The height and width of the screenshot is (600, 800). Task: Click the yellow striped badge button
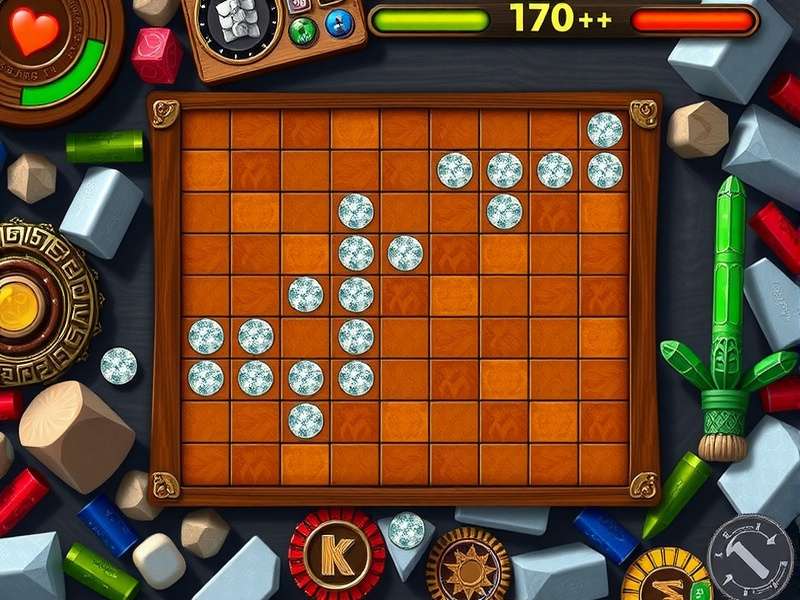(x=667, y=578)
